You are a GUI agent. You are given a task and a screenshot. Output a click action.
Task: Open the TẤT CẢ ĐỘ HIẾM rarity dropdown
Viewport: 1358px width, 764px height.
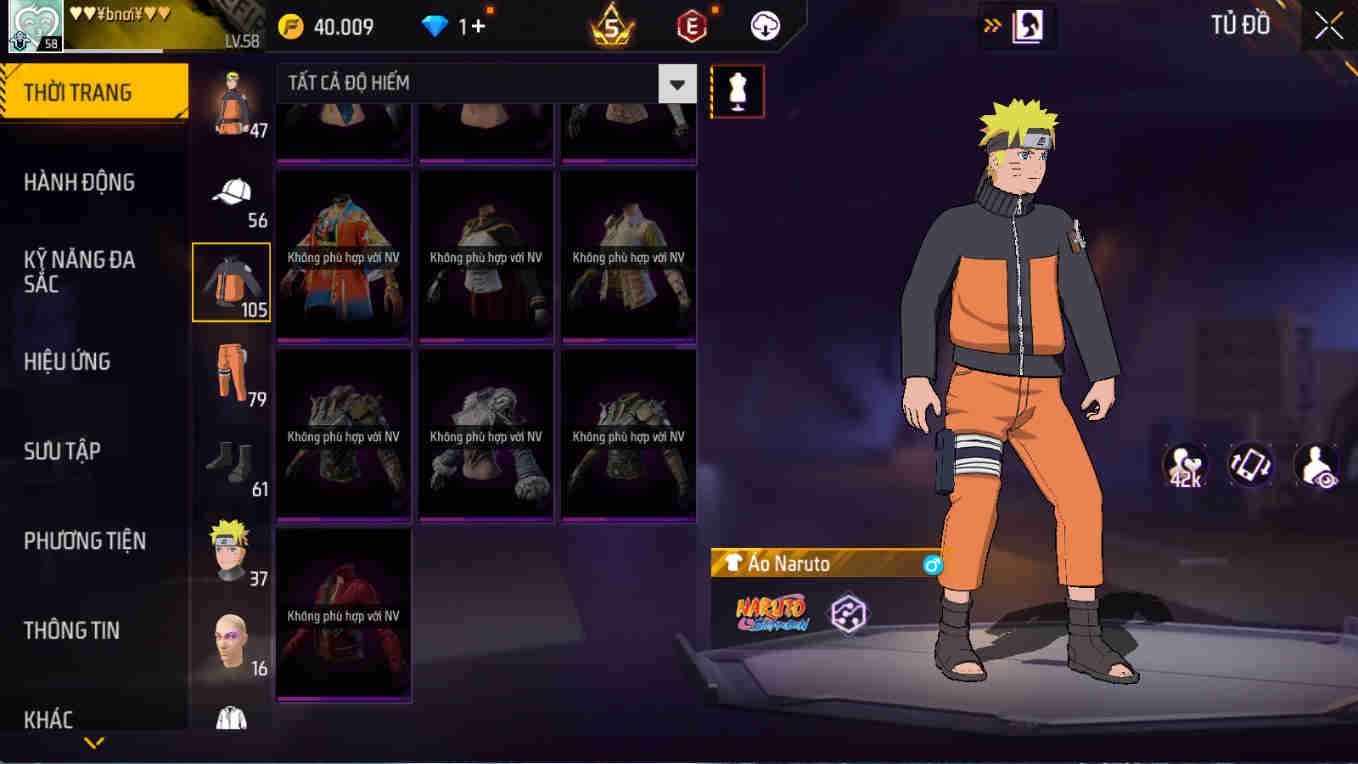(676, 84)
